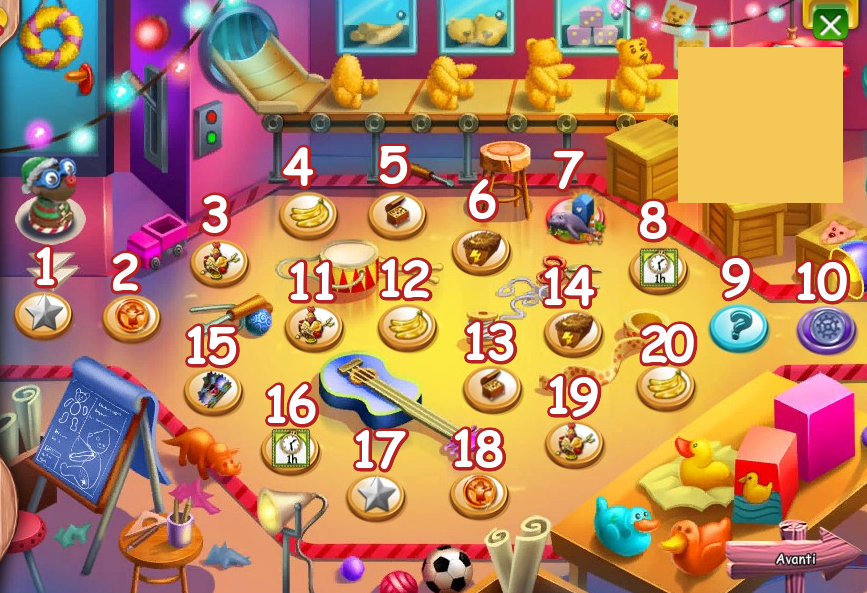This screenshot has height=593, width=867.
Task: Close the toy workshop board
Action: pos(830,22)
